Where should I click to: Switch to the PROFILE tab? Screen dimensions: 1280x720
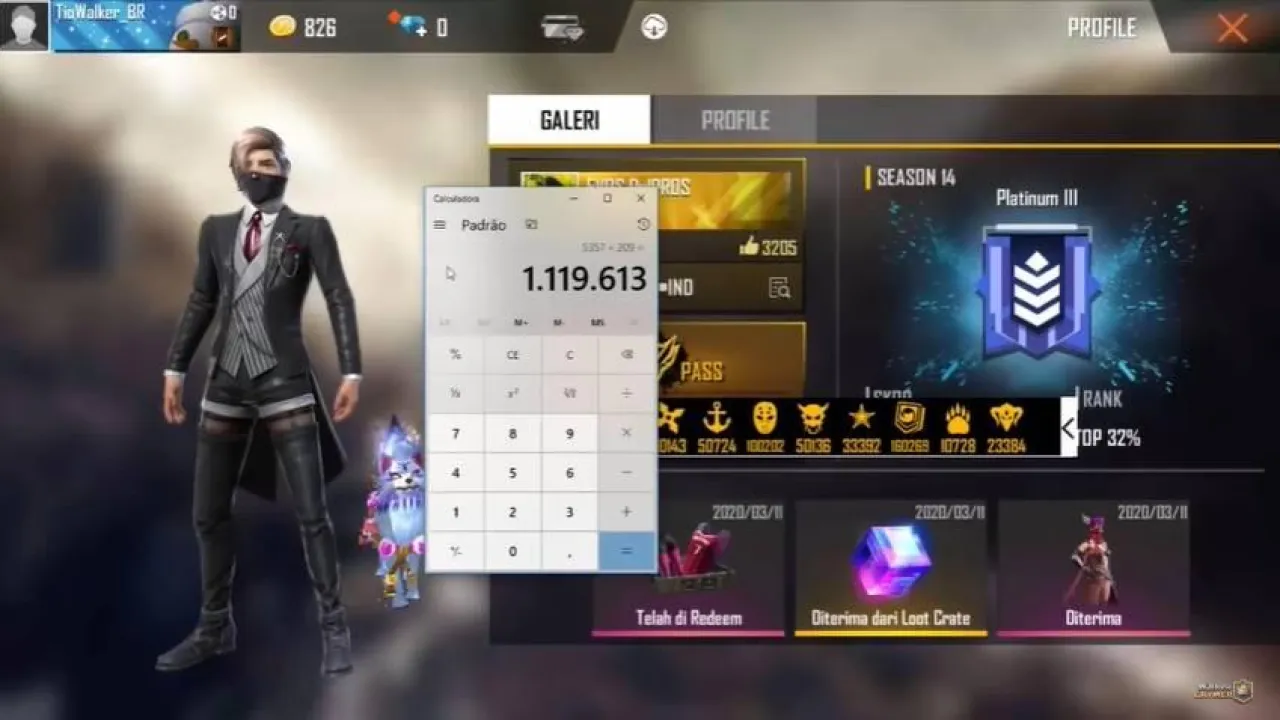[x=737, y=120]
